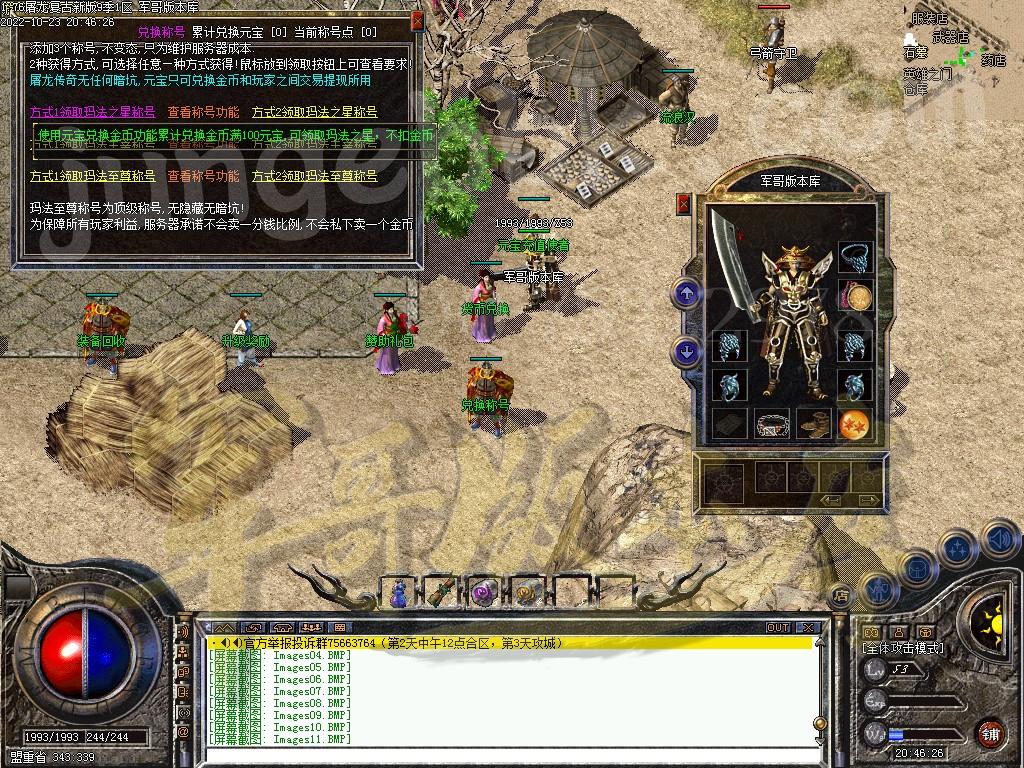The height and width of the screenshot is (768, 1024).
Task: Close the title exchange dialog
Action: (x=417, y=19)
